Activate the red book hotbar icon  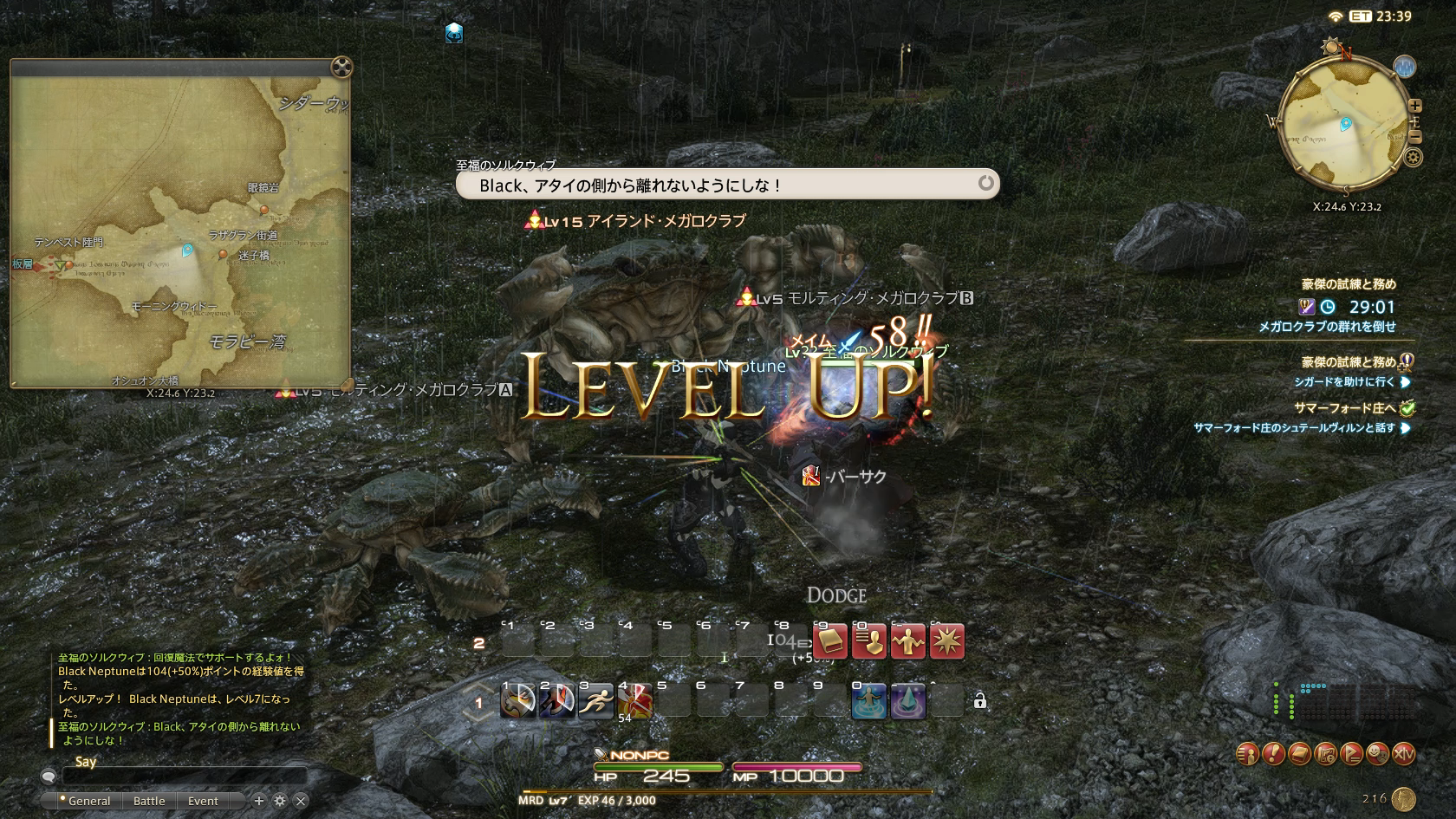pos(829,642)
